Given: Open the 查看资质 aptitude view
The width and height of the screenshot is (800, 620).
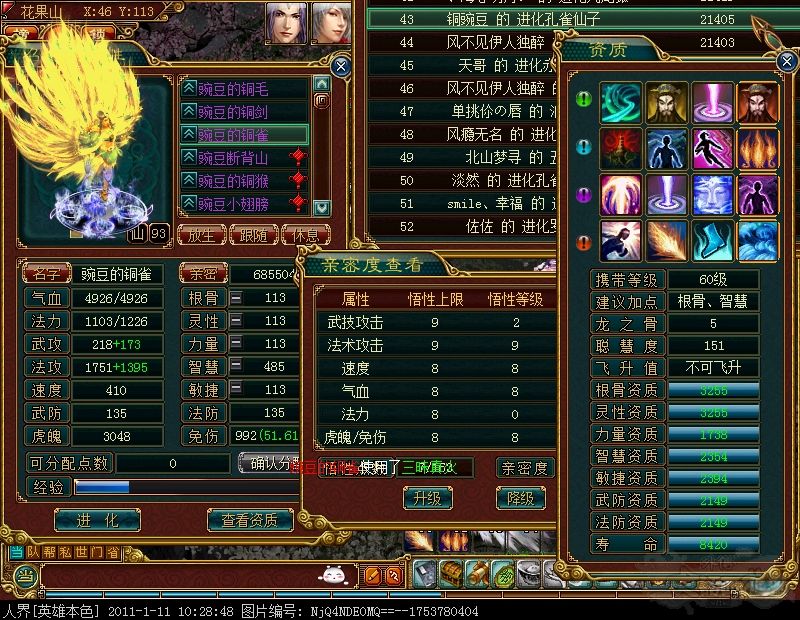Looking at the screenshot, I should pyautogui.click(x=250, y=520).
